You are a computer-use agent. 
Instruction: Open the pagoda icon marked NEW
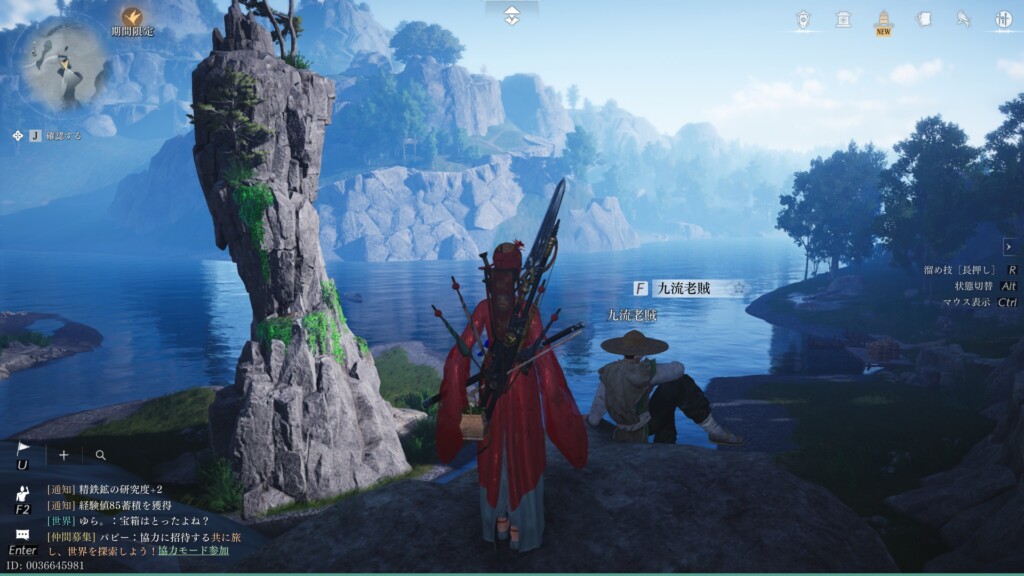883,20
